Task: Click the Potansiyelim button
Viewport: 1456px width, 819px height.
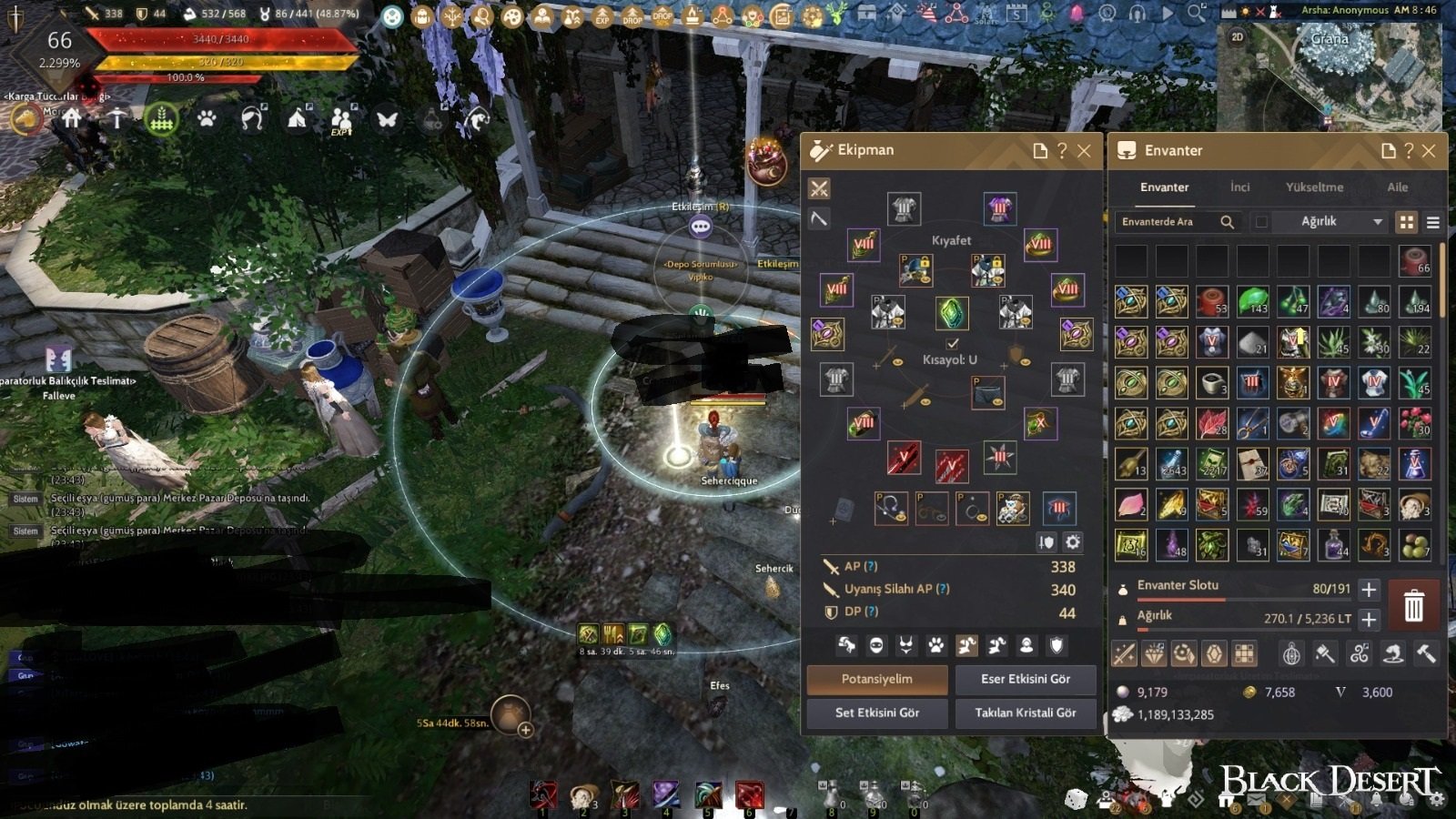Action: pyautogui.click(x=876, y=679)
